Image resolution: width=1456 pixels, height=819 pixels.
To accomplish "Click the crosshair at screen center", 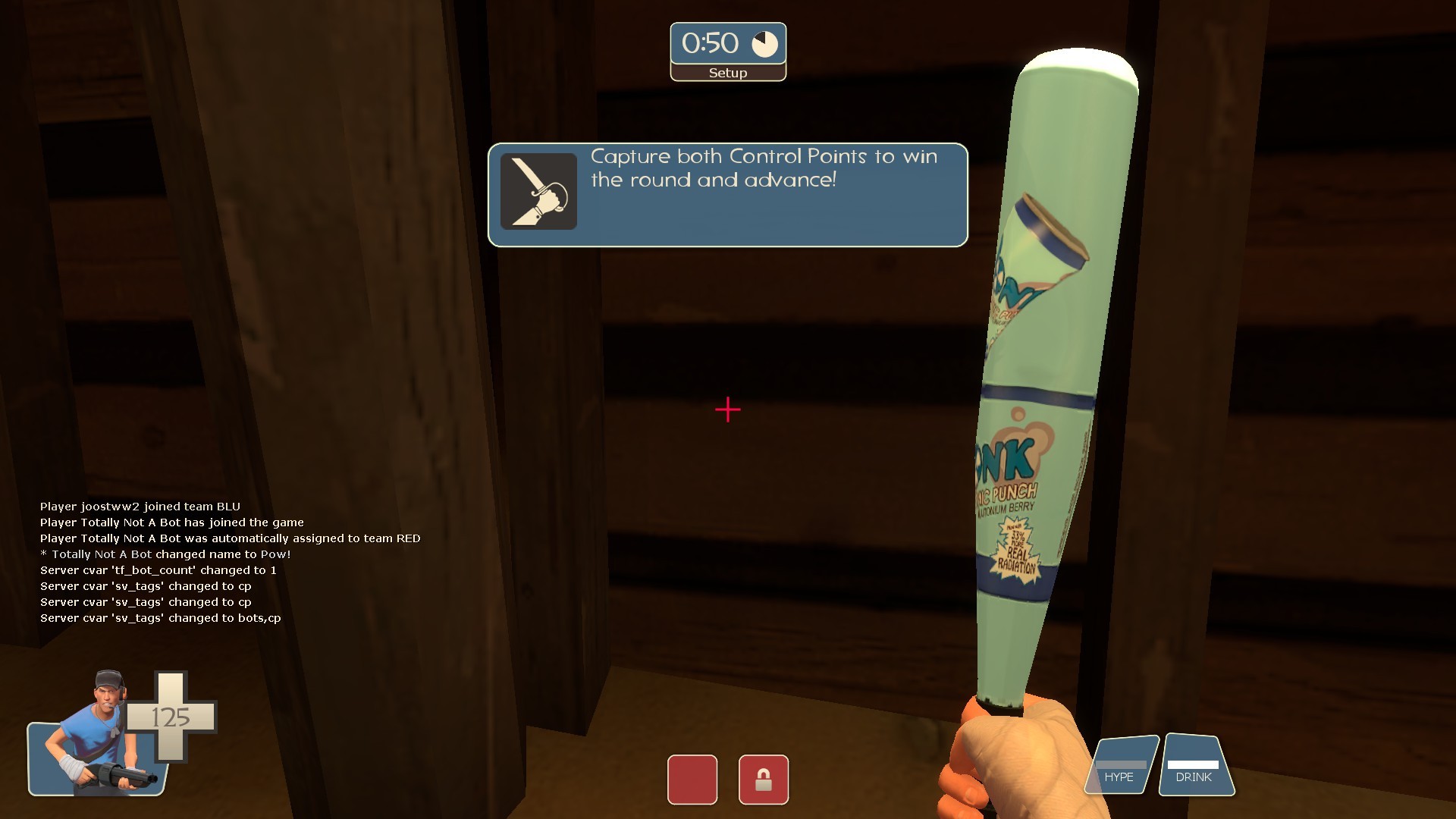I will pyautogui.click(x=727, y=409).
